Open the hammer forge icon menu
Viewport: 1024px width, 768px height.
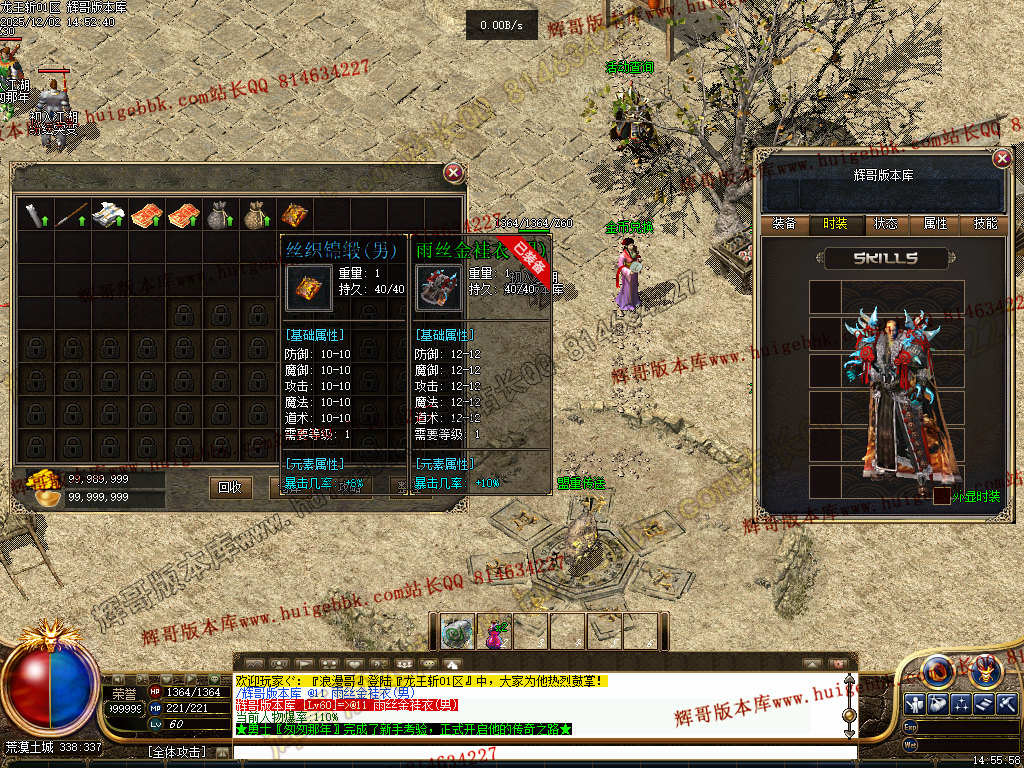point(1006,703)
